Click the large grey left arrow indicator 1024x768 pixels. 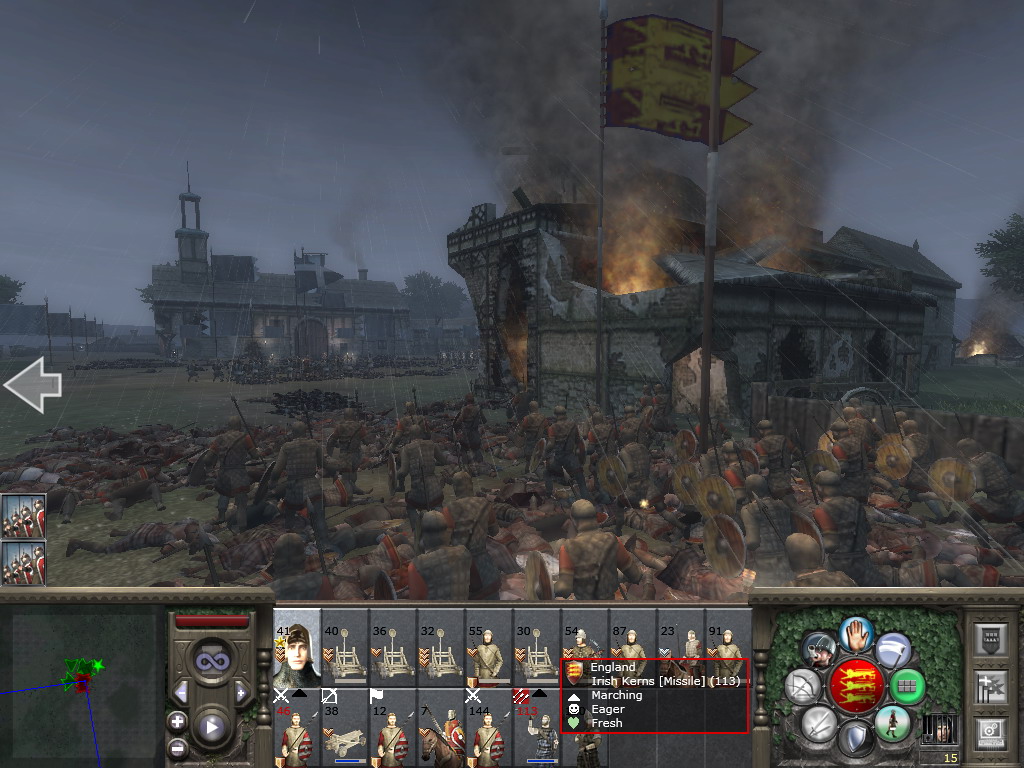32,386
